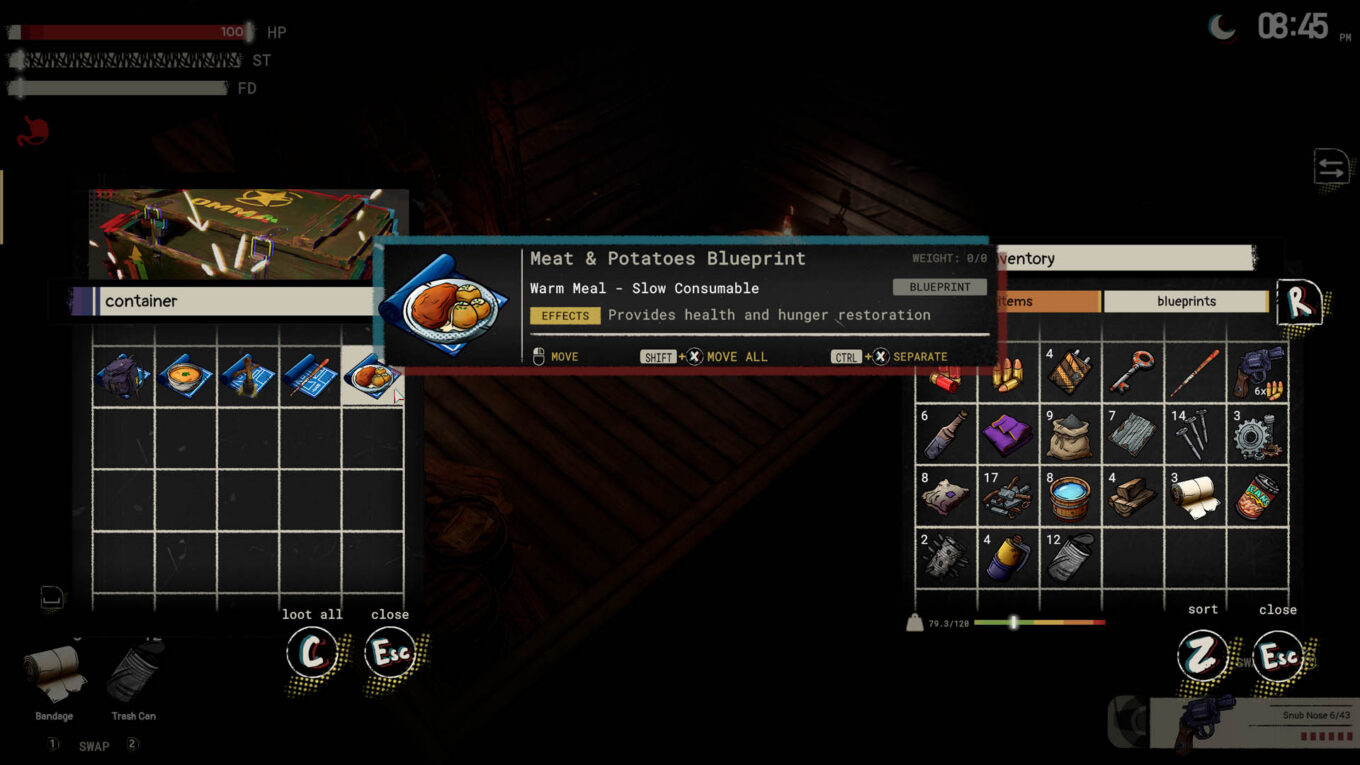Click the stack of 14 nails
Viewport: 1360px width, 765px height.
(1194, 433)
